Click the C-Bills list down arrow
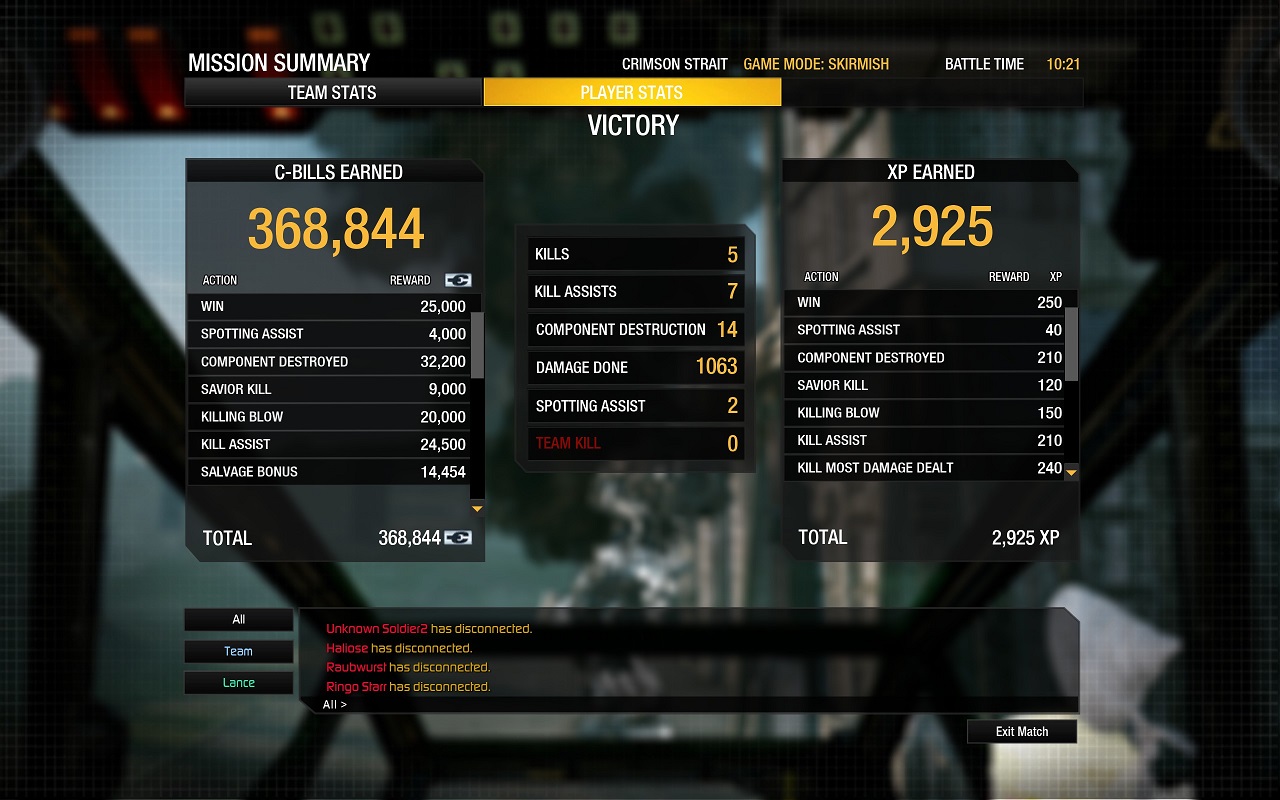1280x800 pixels. pos(477,509)
